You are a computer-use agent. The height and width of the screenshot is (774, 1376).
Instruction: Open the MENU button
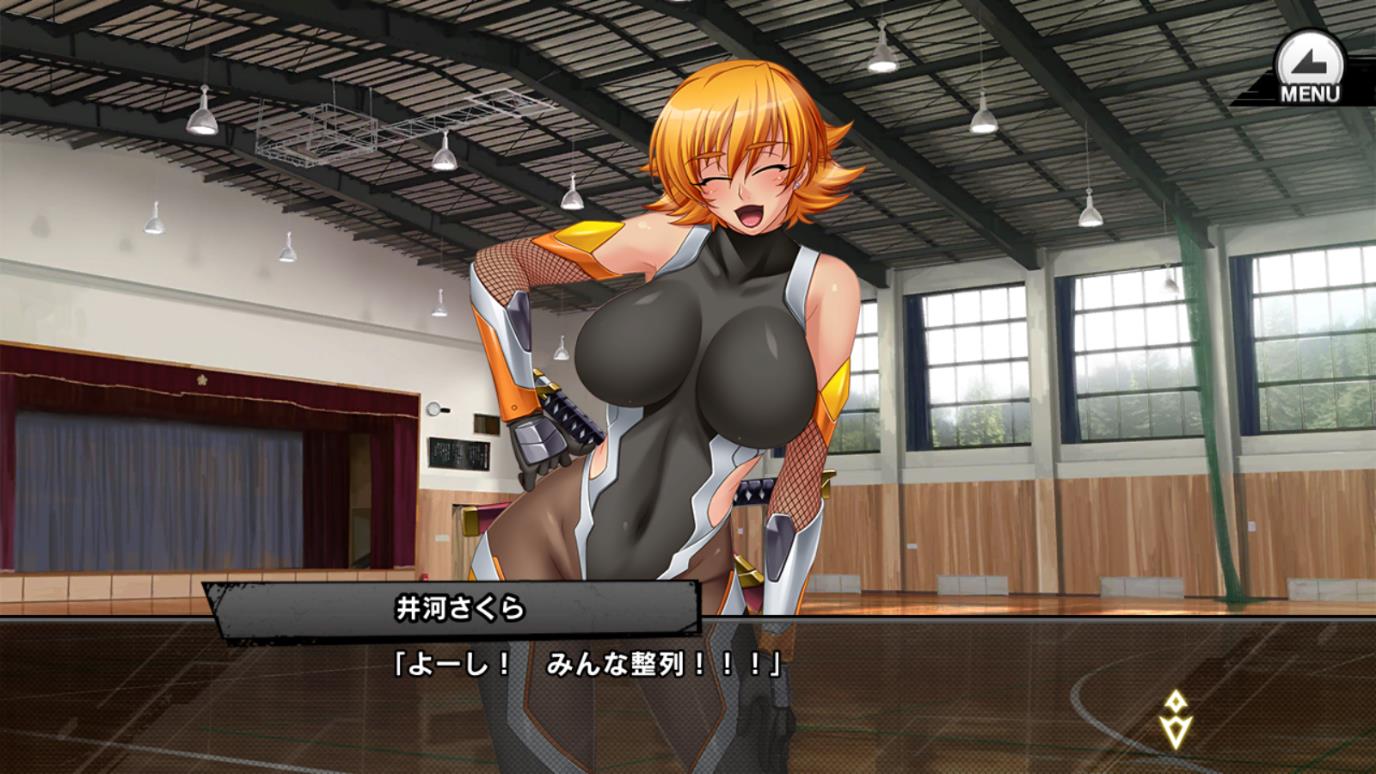click(1308, 68)
